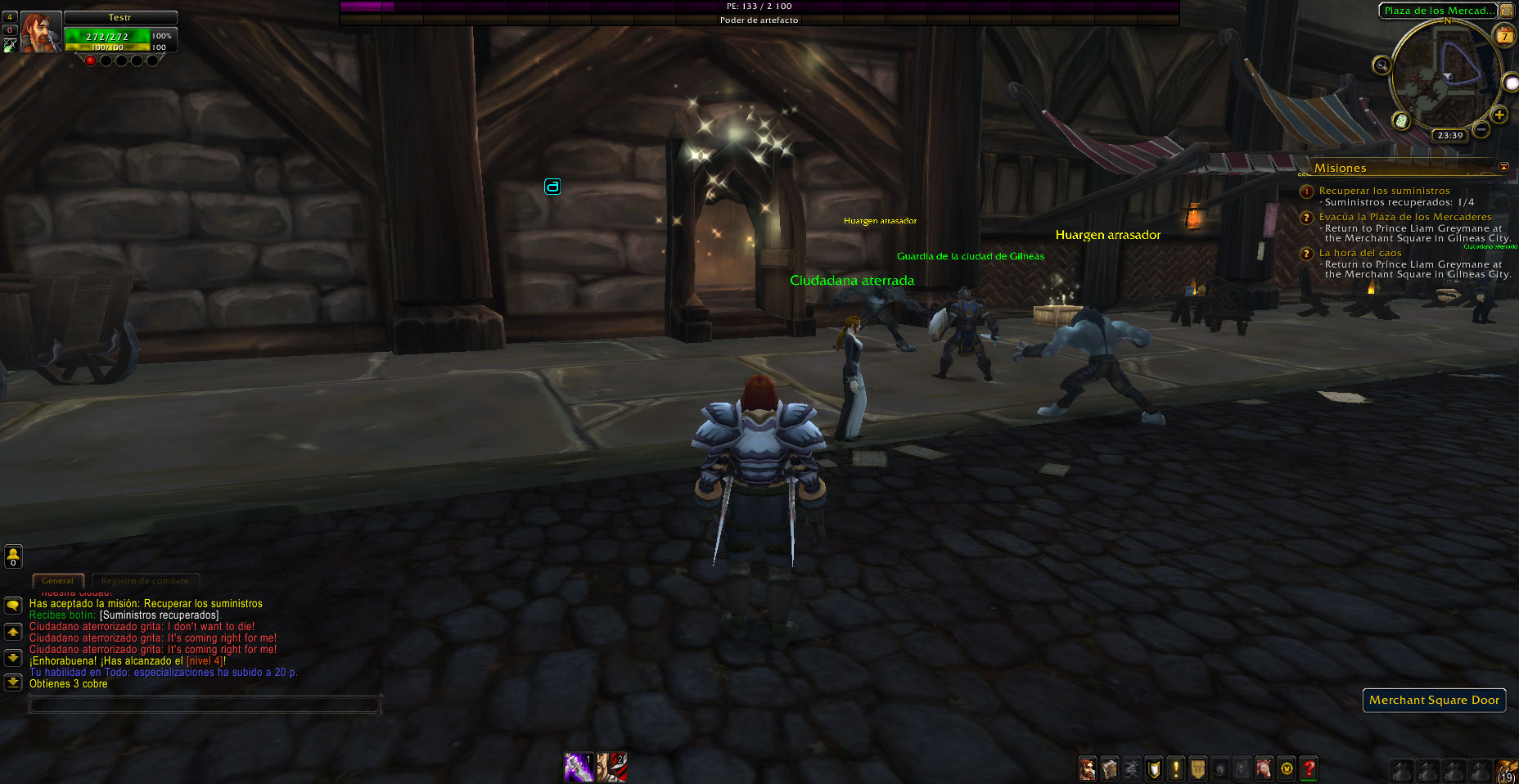This screenshot has height=784, width=1519.
Task: Open the achievements shield button
Action: pyautogui.click(x=1153, y=768)
